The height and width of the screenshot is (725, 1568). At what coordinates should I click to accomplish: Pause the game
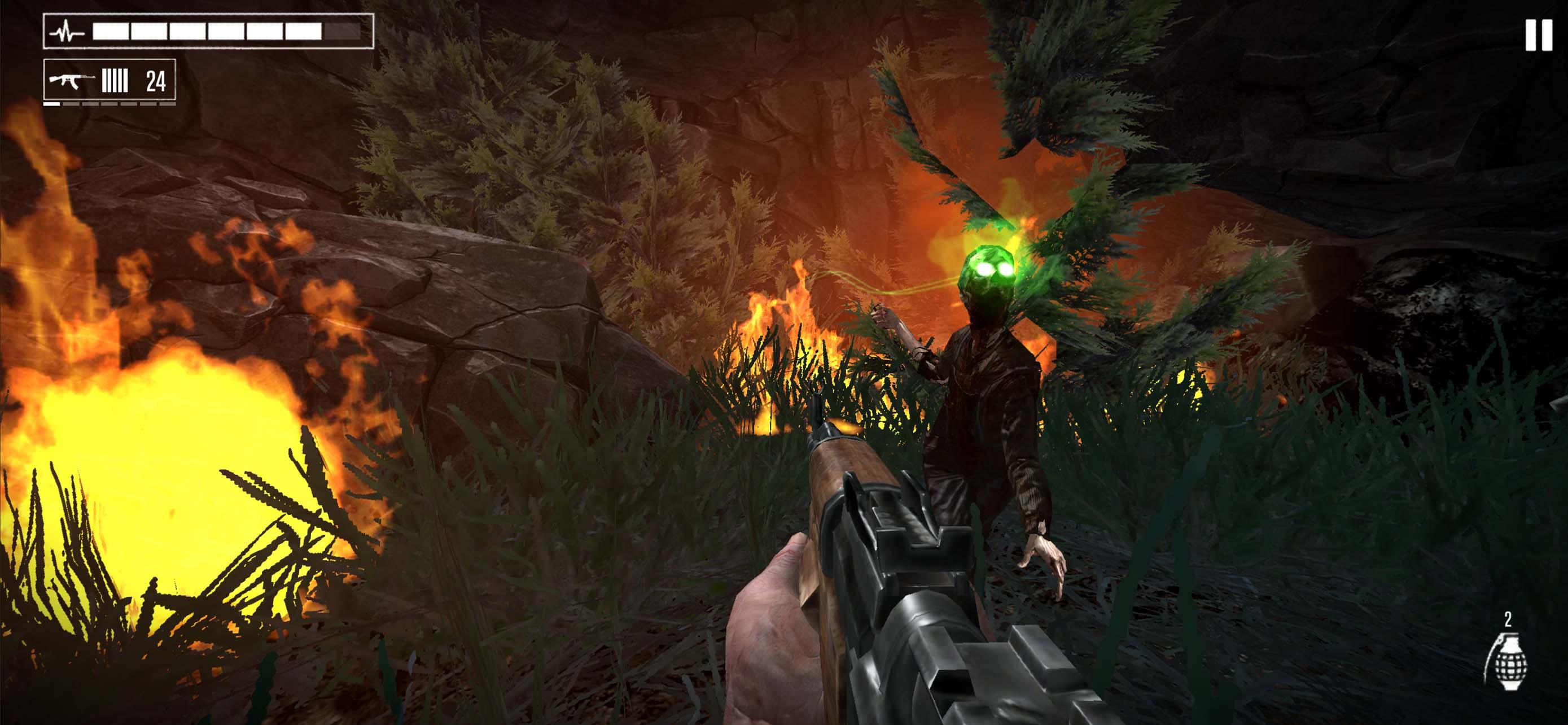pos(1538,36)
